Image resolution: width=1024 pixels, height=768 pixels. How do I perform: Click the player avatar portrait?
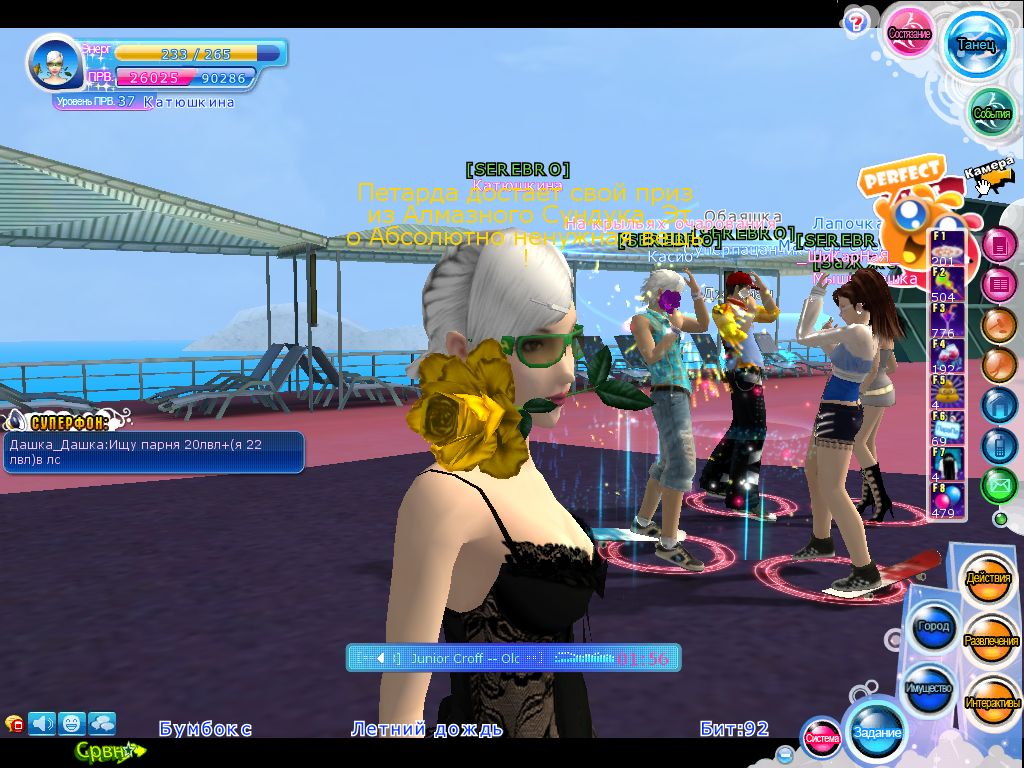tap(53, 63)
